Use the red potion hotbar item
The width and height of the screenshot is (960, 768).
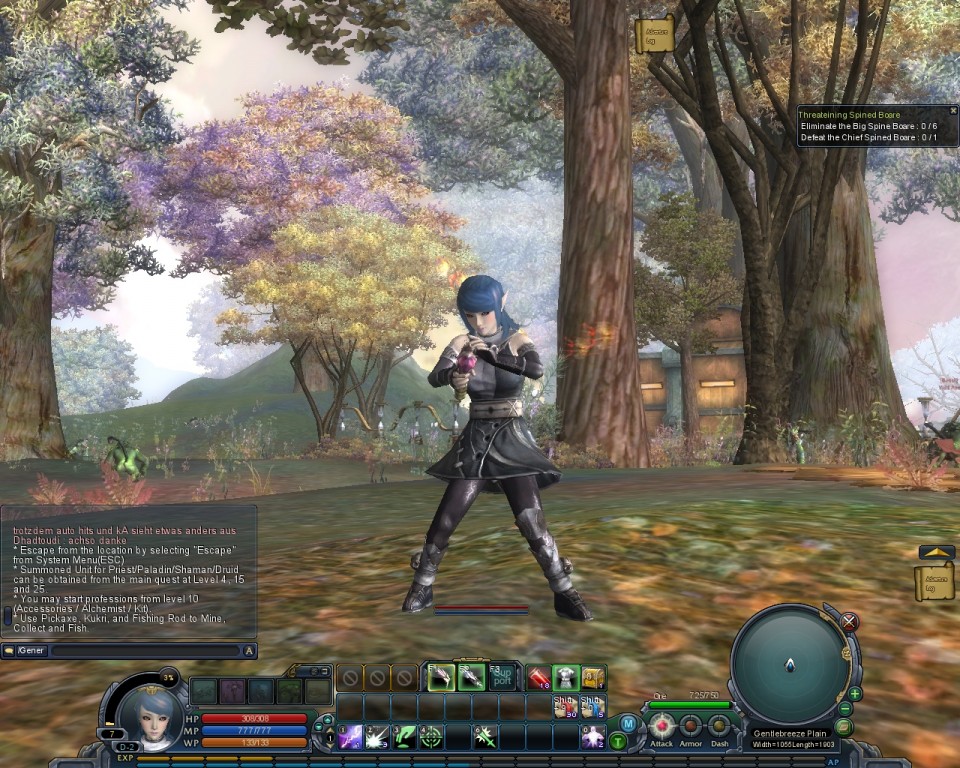click(540, 678)
